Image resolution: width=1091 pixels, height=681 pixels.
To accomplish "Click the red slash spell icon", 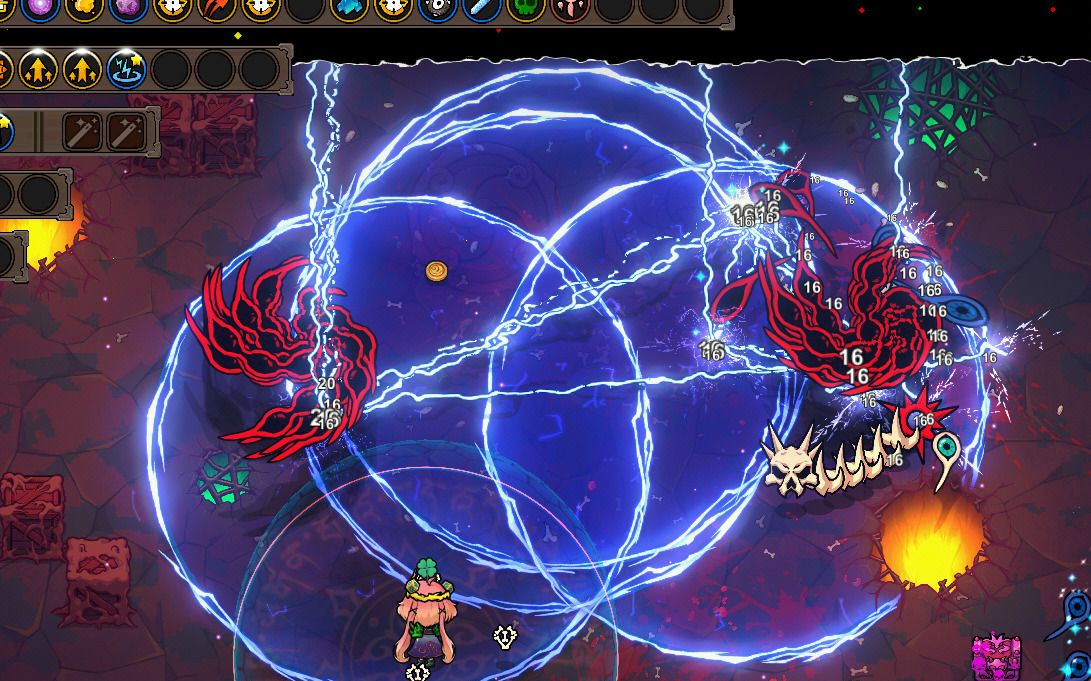I will 215,9.
